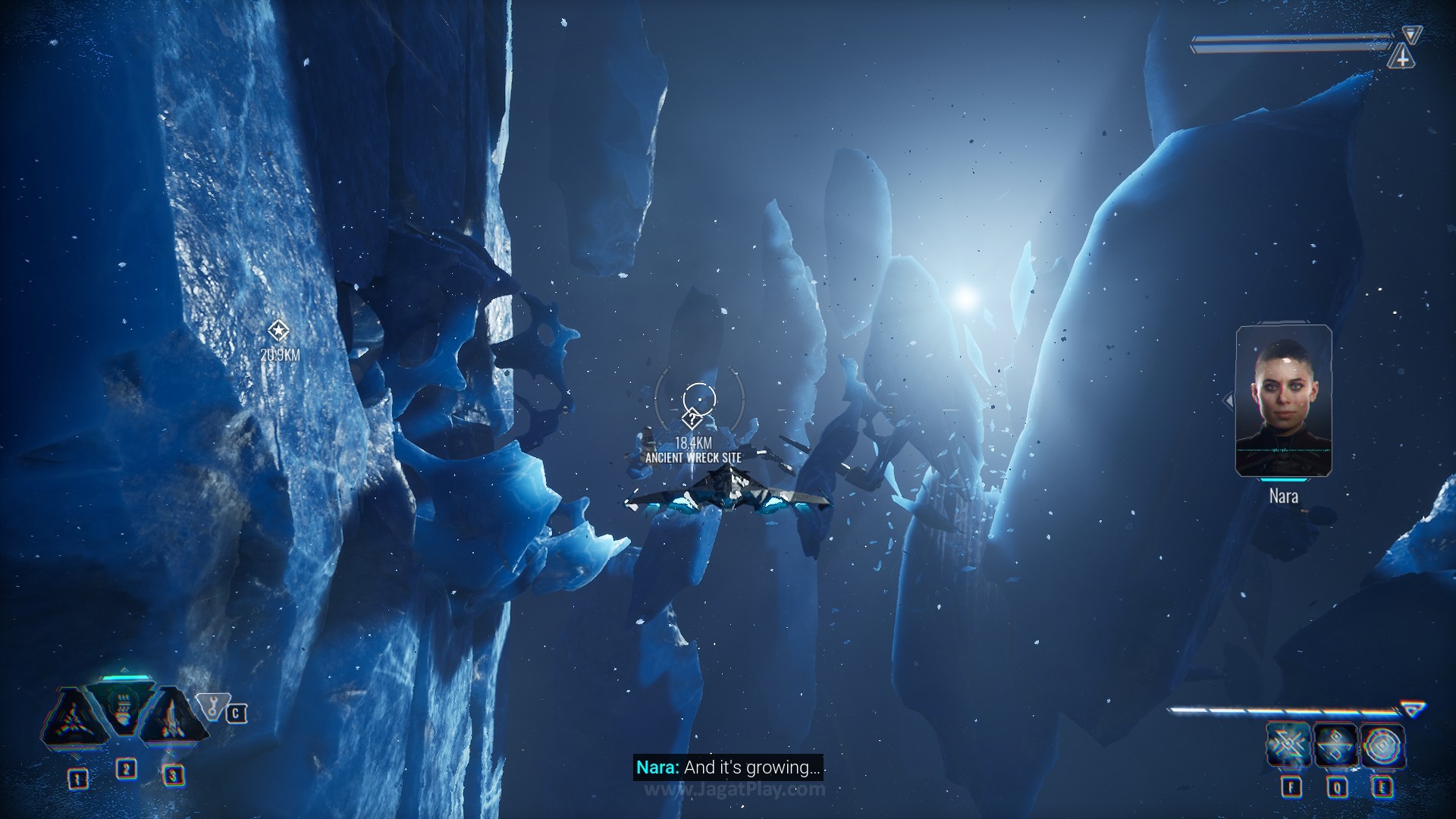The height and width of the screenshot is (819, 1456).
Task: Click the Ancient Wreck Site waypoint marker
Action: pyautogui.click(x=692, y=418)
